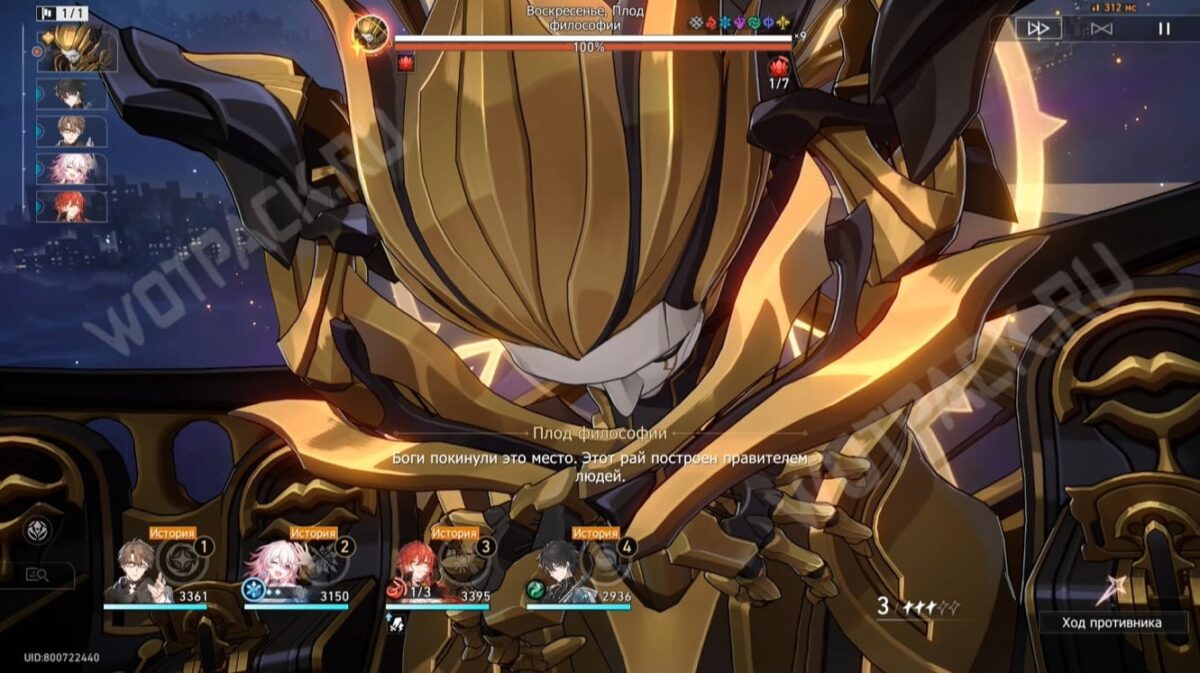Inspect the red lotus buff icon under the health bar
This screenshot has width=1200, height=673.
(405, 63)
